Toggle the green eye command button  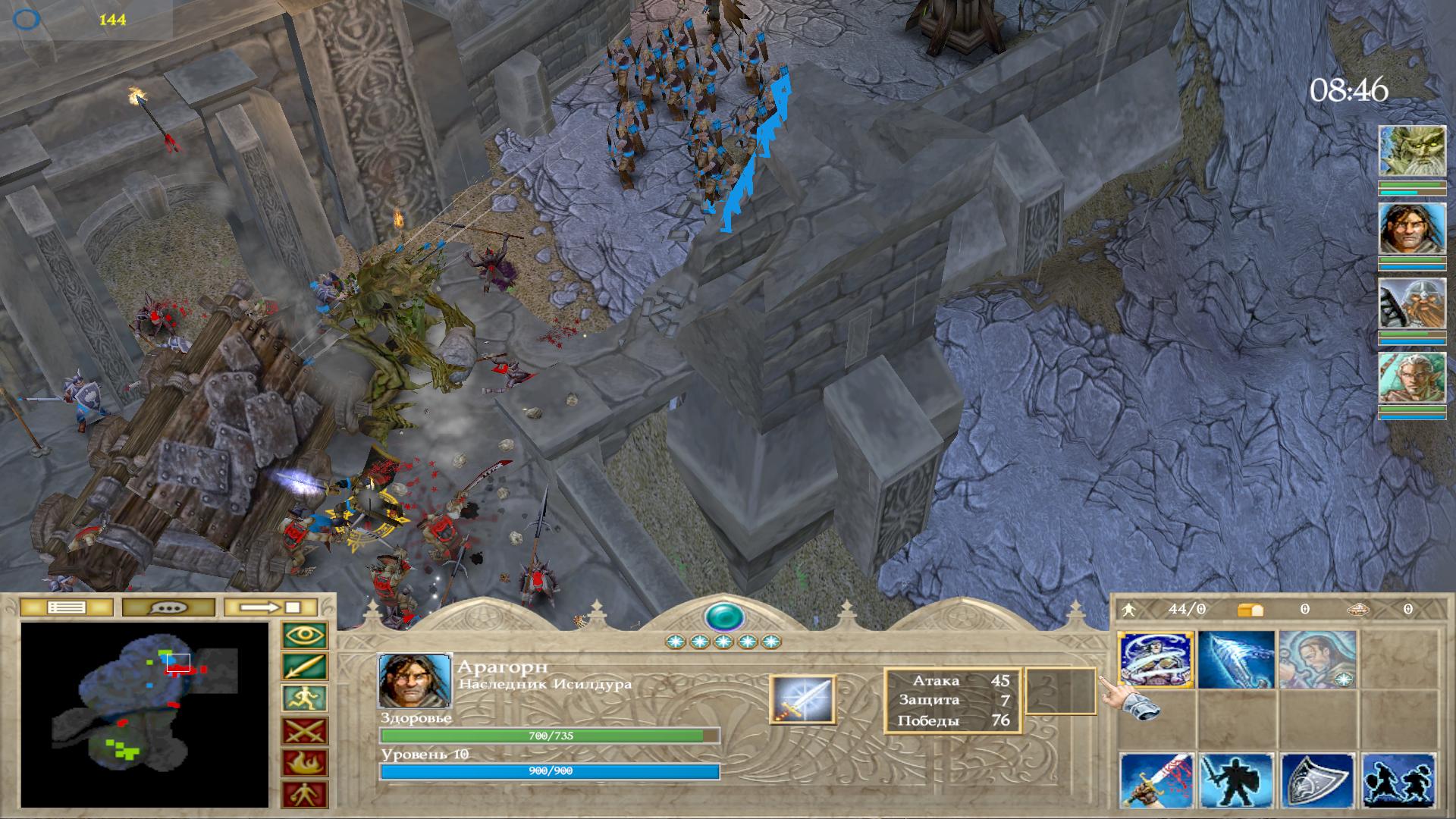tap(305, 635)
